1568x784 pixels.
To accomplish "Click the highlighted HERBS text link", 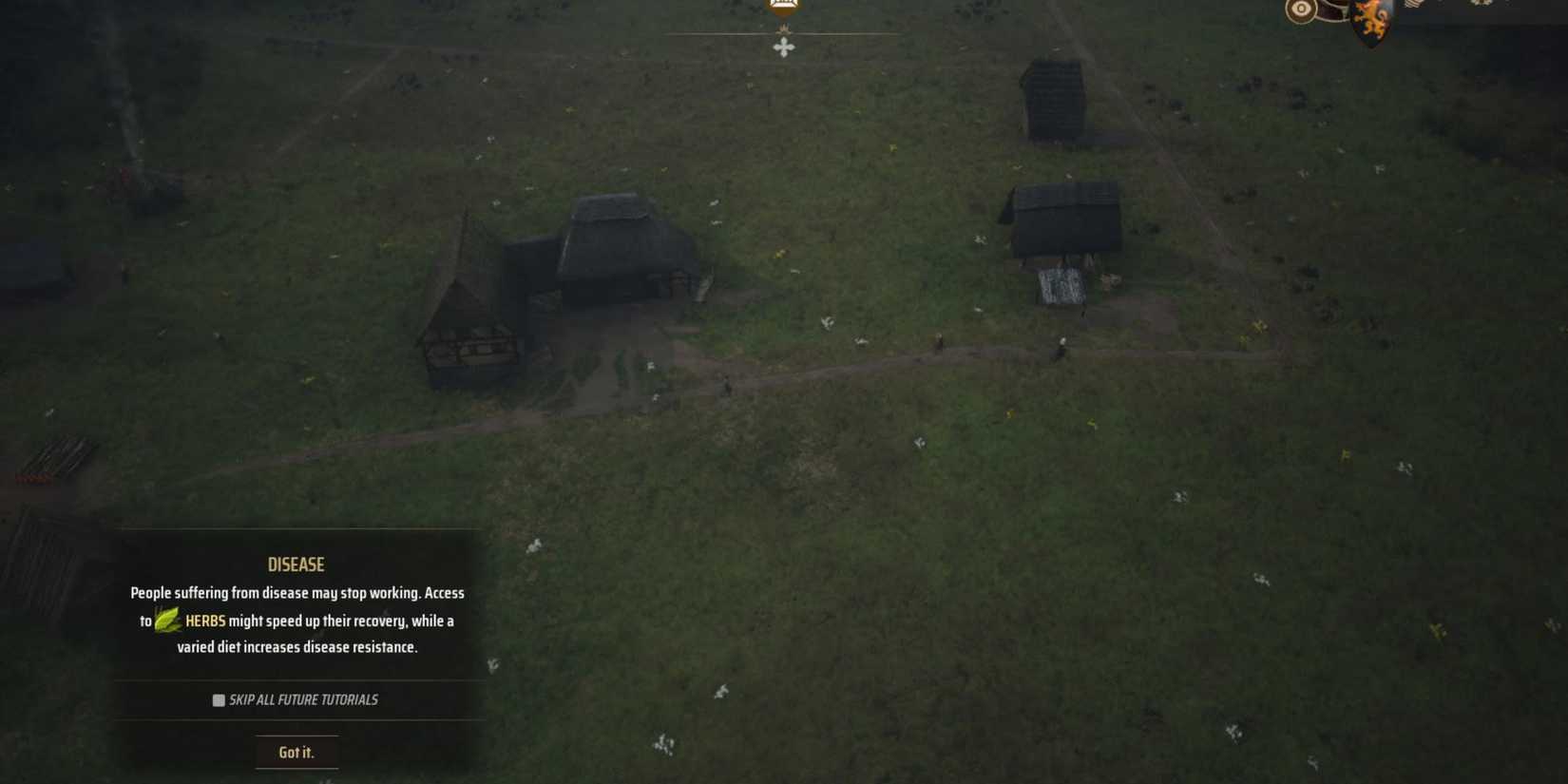I will coord(207,620).
